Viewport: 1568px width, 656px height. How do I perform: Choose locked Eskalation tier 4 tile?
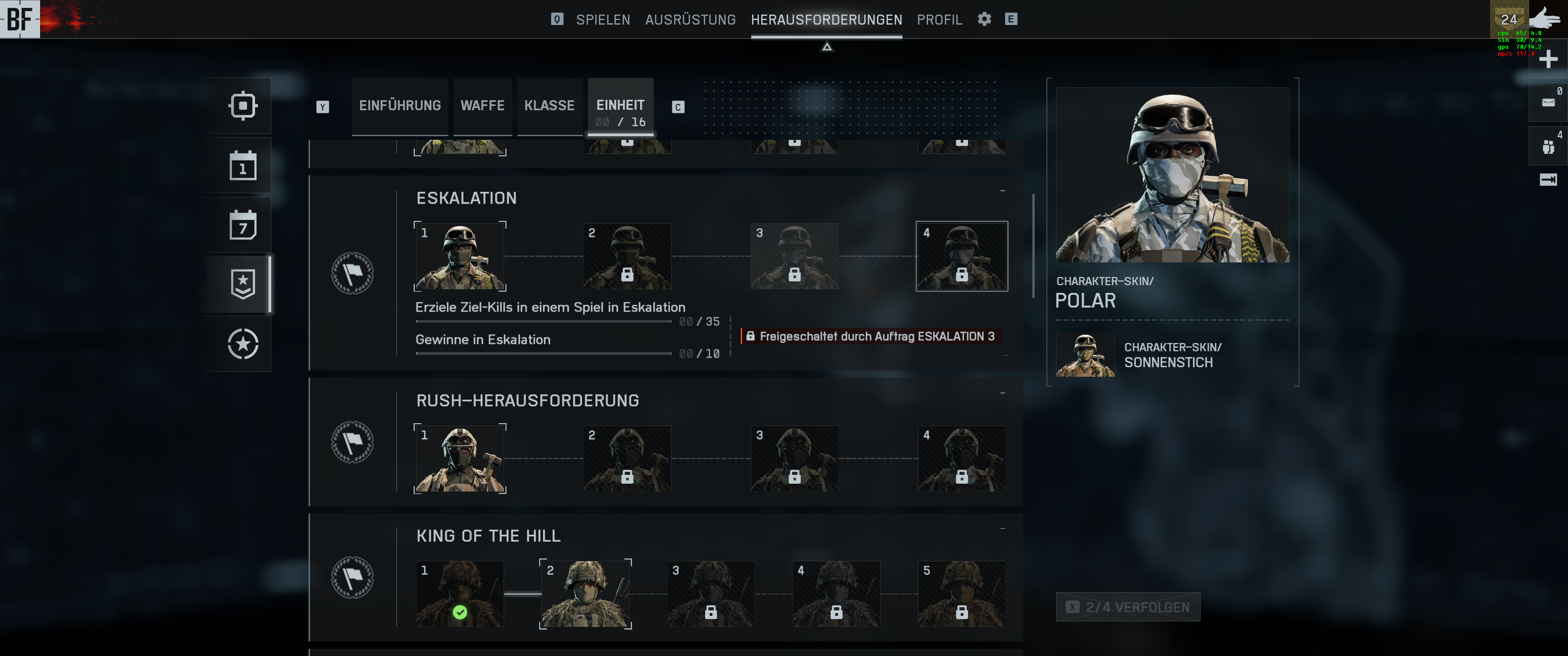click(961, 256)
